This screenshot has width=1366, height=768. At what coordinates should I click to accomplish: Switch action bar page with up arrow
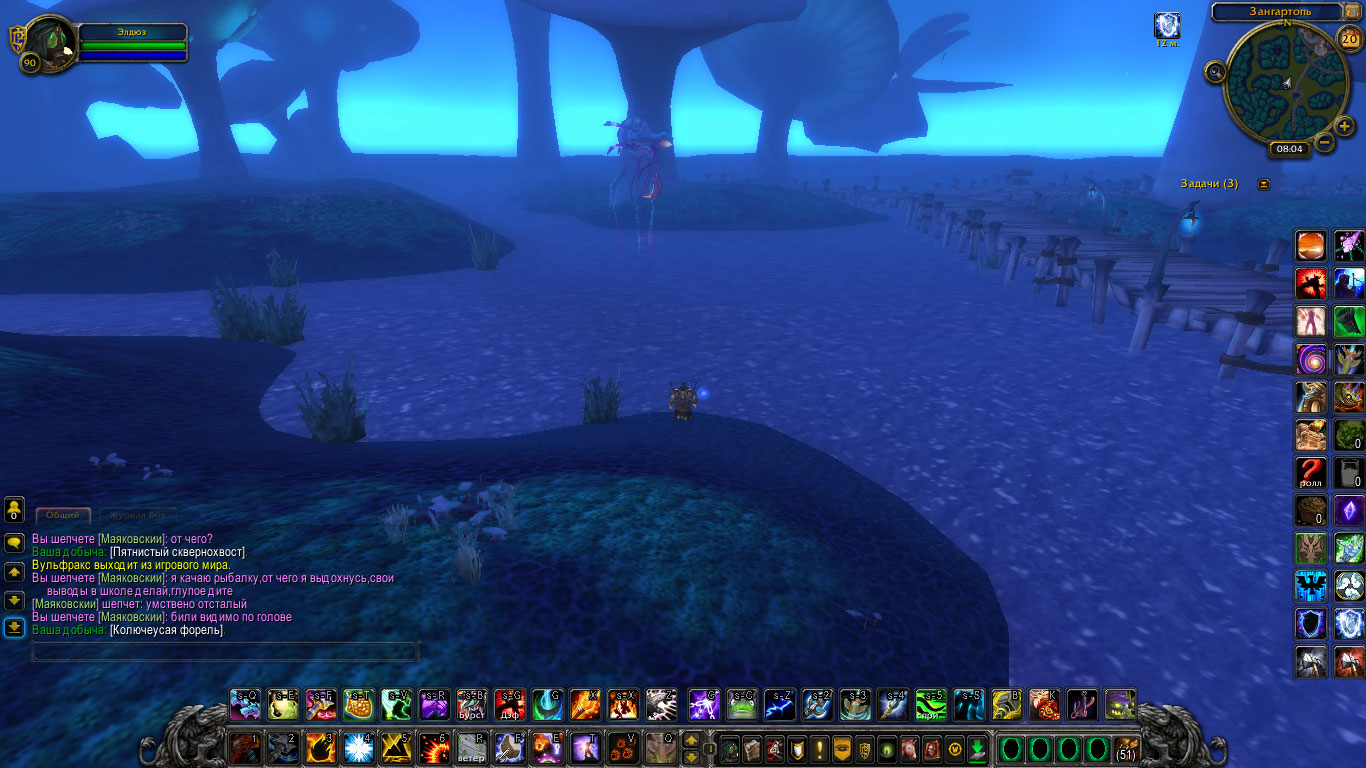coord(691,740)
